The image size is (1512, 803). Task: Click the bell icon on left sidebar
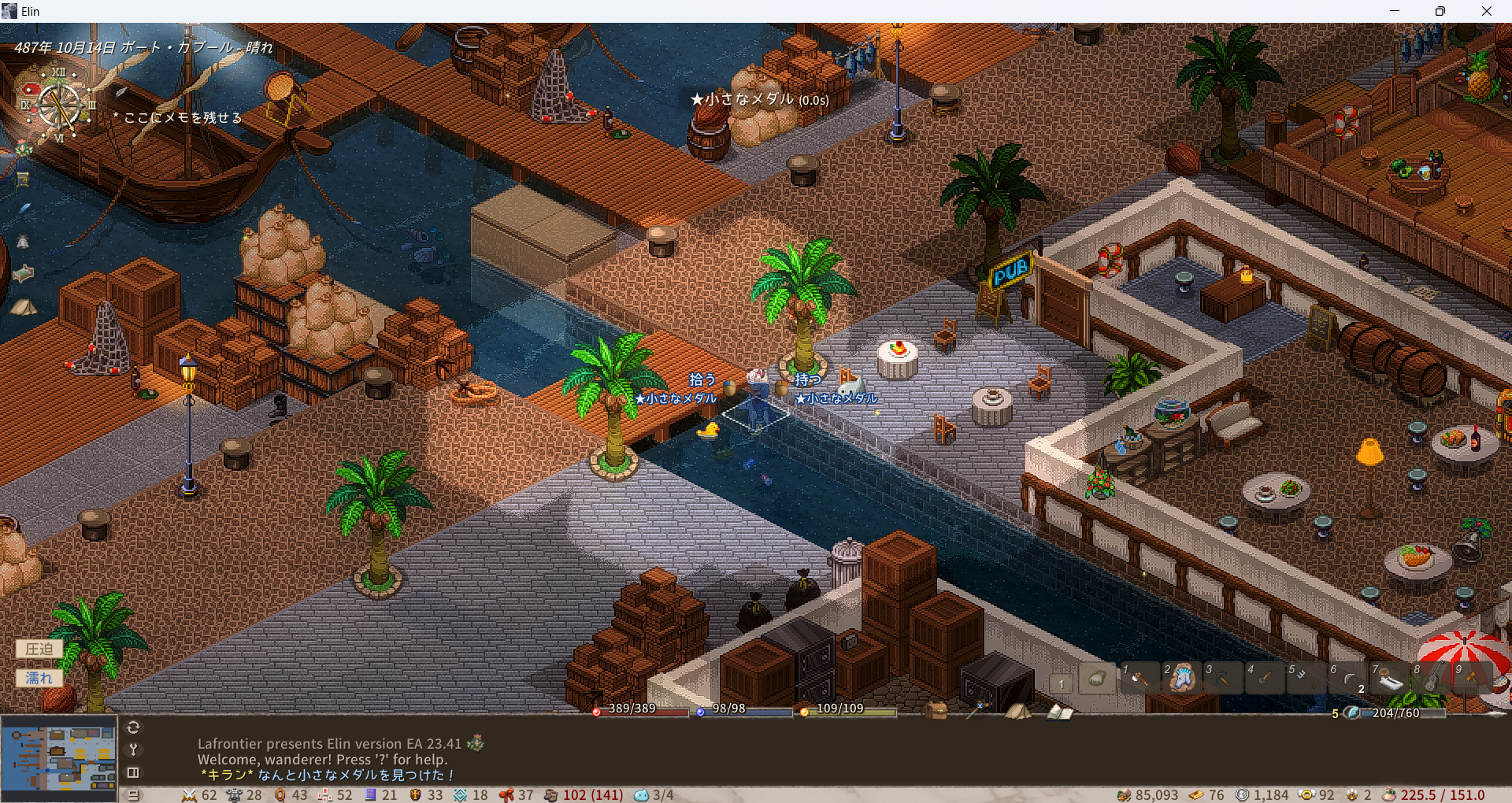click(23, 242)
